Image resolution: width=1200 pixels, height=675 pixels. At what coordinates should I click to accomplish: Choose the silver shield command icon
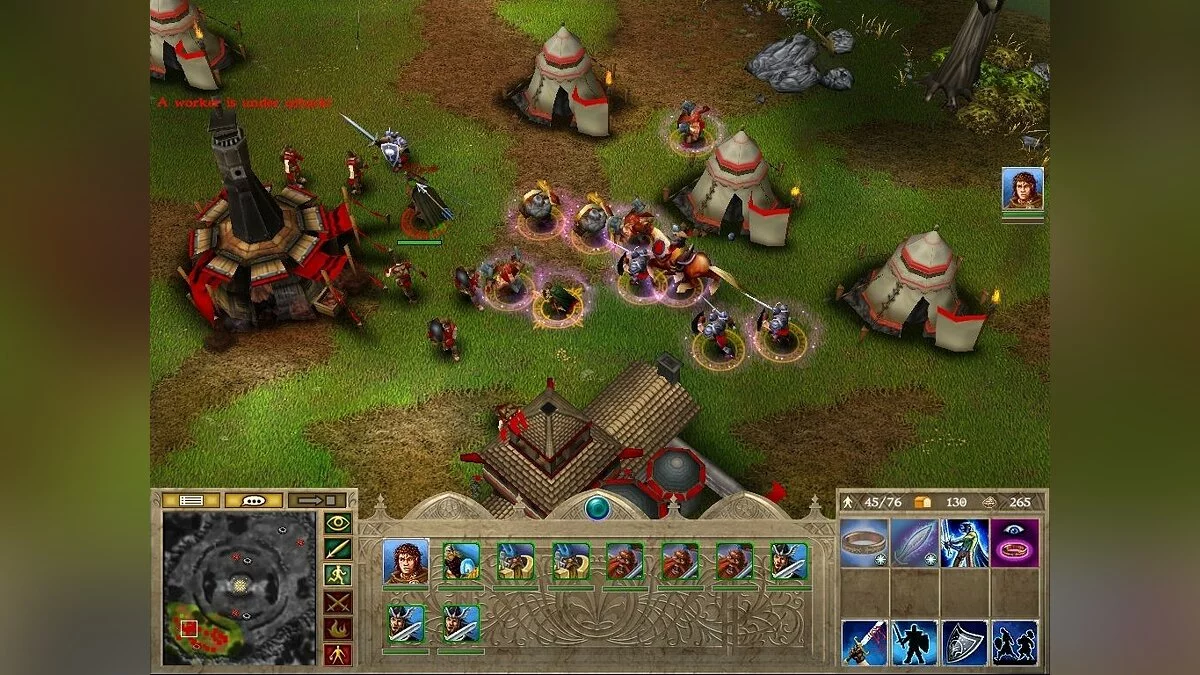[x=964, y=642]
